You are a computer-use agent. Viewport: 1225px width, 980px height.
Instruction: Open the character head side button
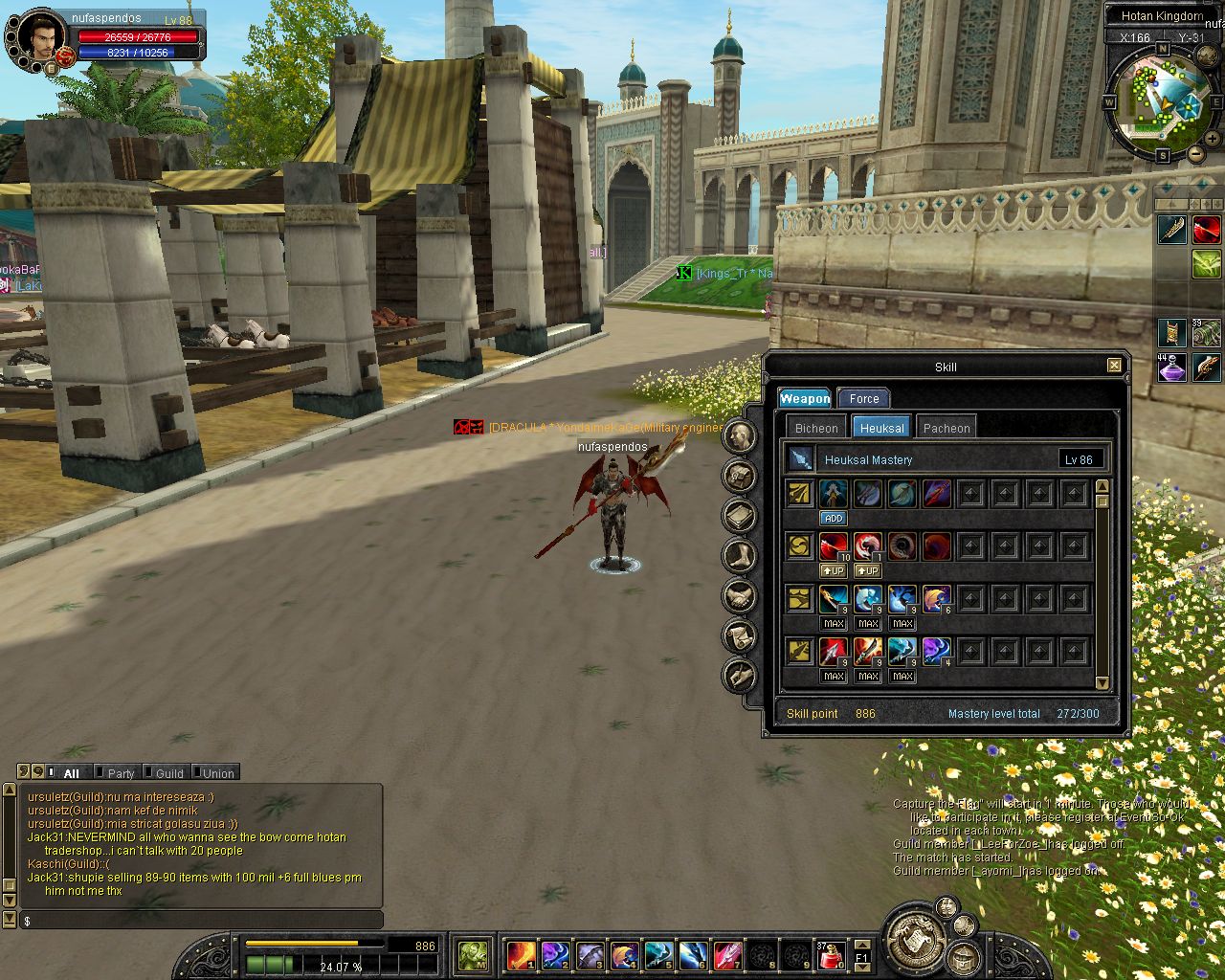click(x=740, y=436)
